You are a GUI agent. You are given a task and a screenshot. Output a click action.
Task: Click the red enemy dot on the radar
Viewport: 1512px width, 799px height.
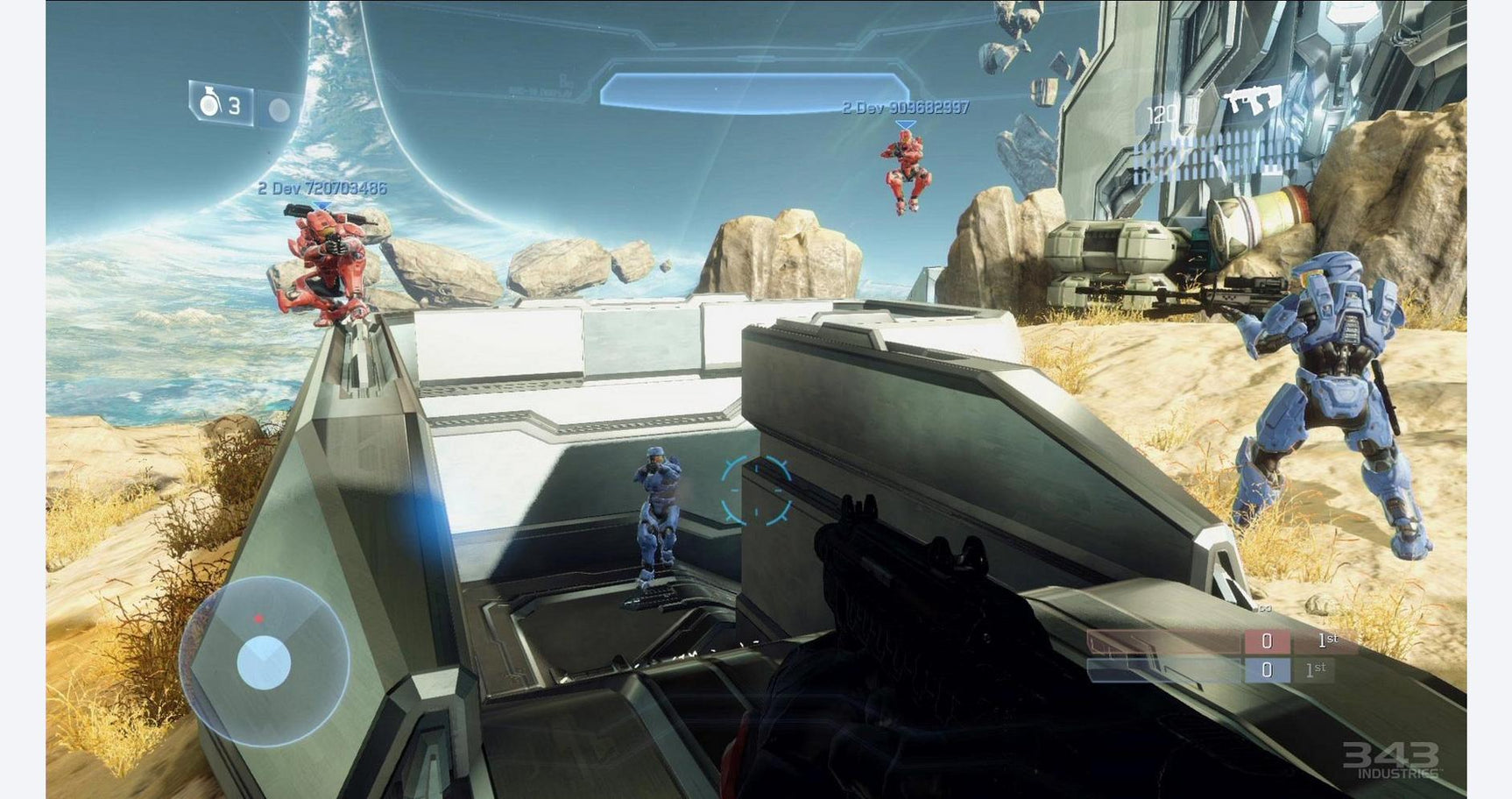(x=258, y=617)
